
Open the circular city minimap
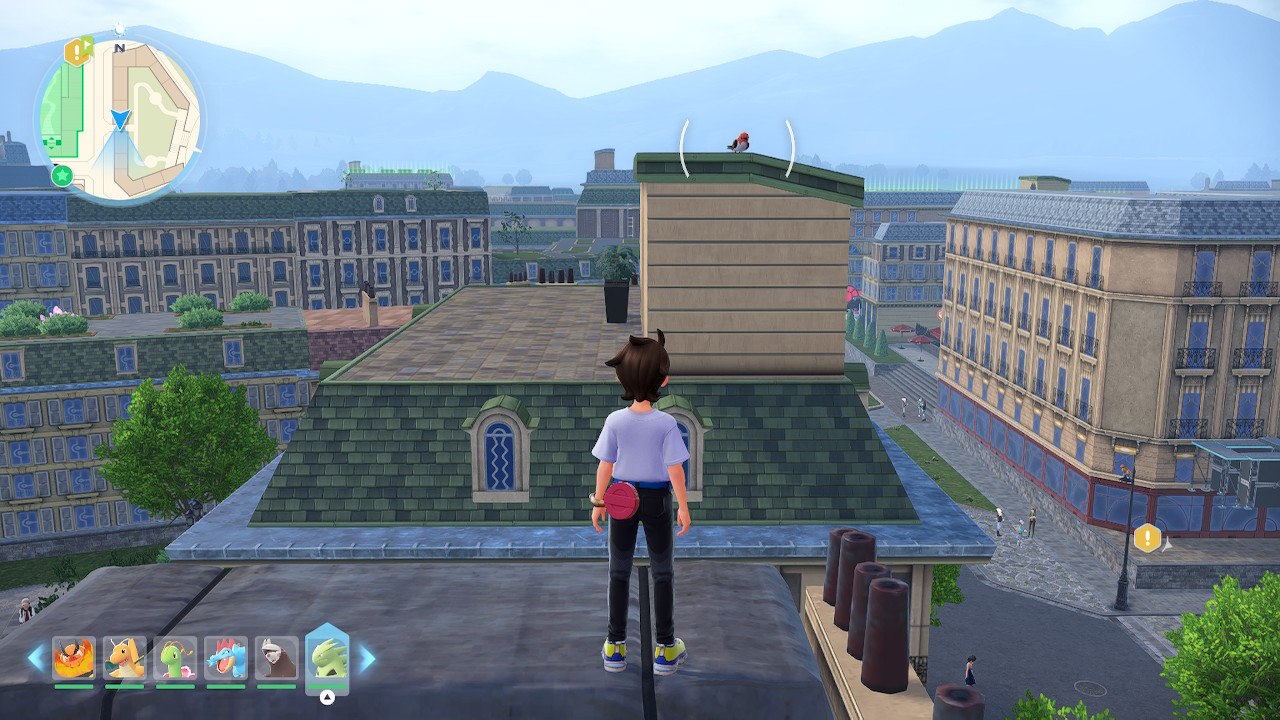(x=120, y=120)
